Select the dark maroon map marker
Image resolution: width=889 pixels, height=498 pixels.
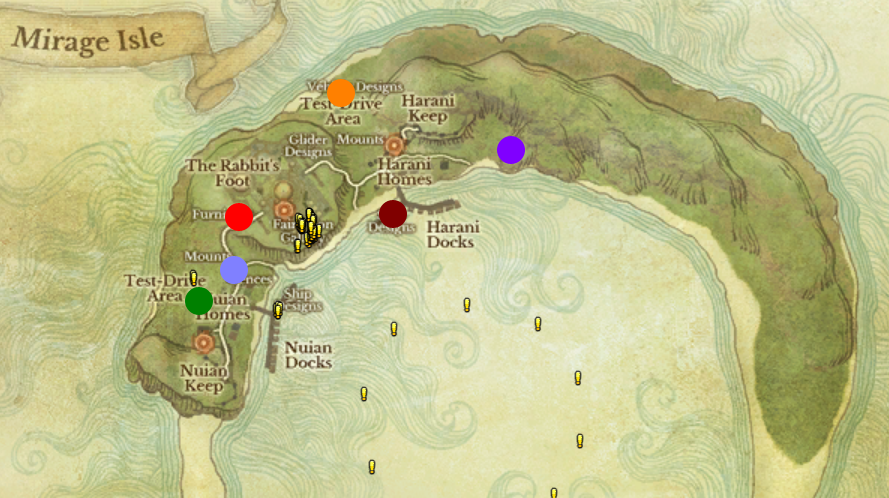tap(393, 213)
